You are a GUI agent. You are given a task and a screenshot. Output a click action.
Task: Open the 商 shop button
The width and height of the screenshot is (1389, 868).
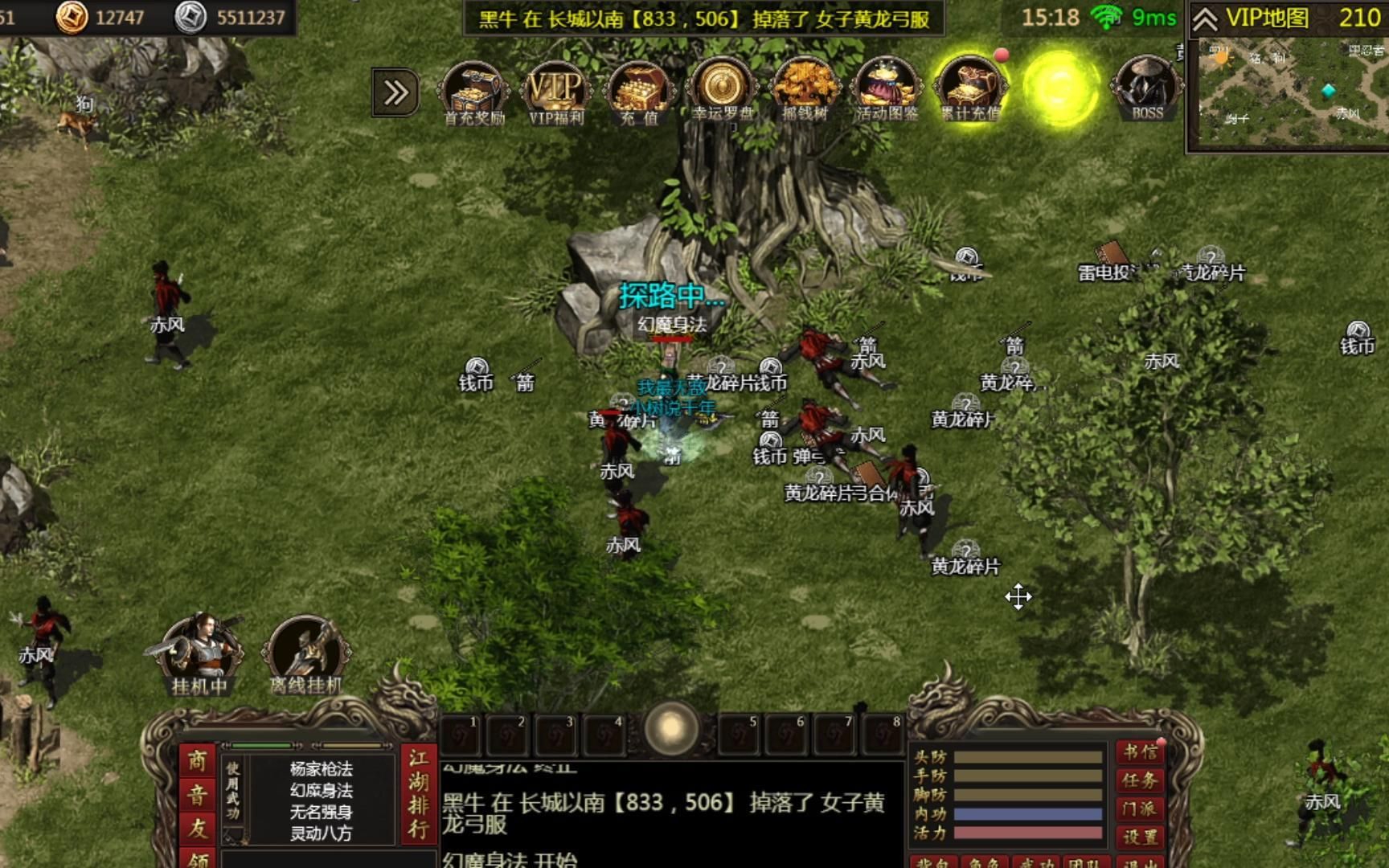coord(197,761)
